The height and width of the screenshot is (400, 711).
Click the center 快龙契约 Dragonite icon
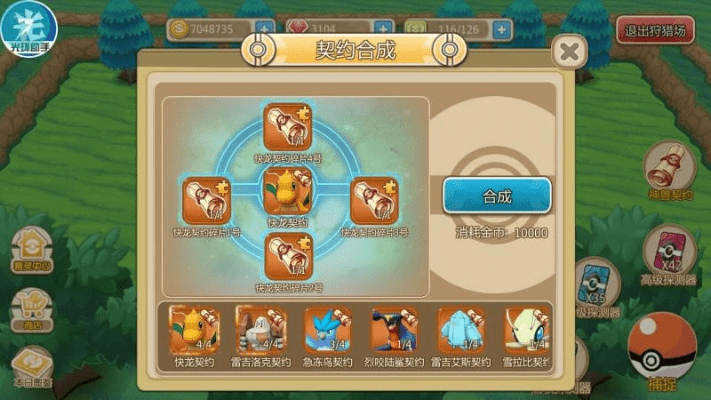[288, 191]
